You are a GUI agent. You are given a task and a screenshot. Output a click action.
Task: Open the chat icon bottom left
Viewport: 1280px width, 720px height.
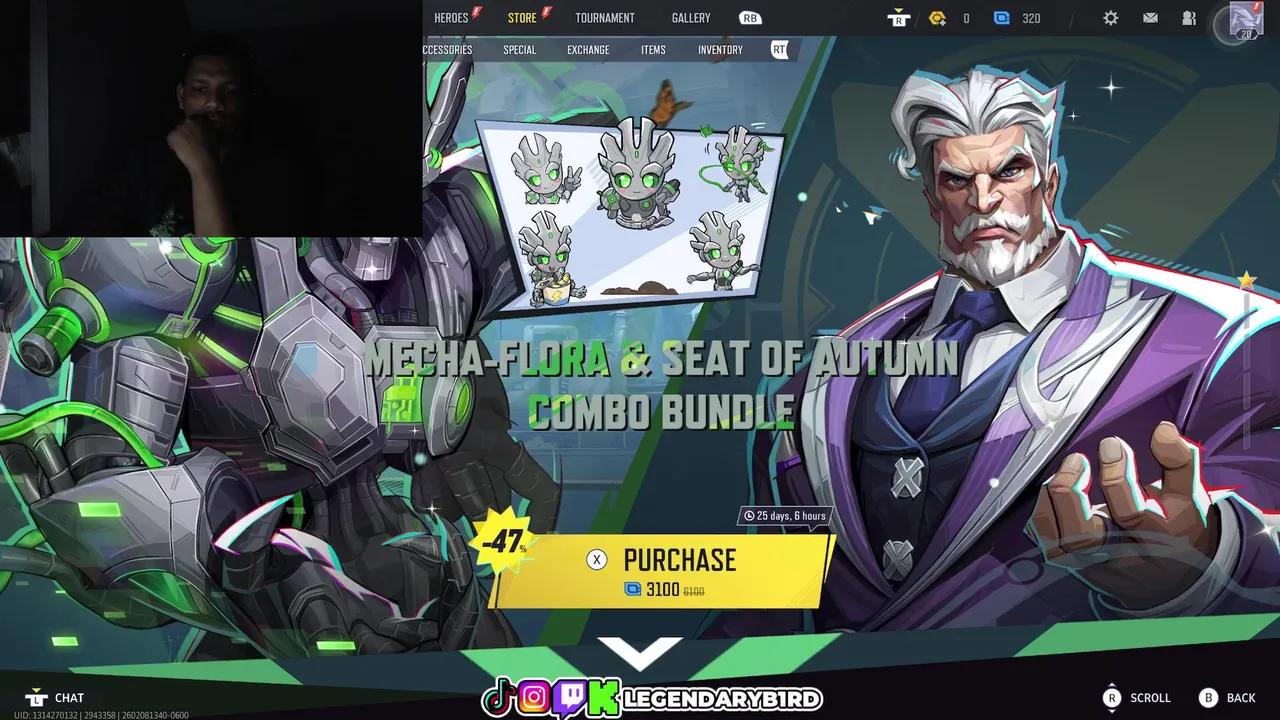(38, 697)
